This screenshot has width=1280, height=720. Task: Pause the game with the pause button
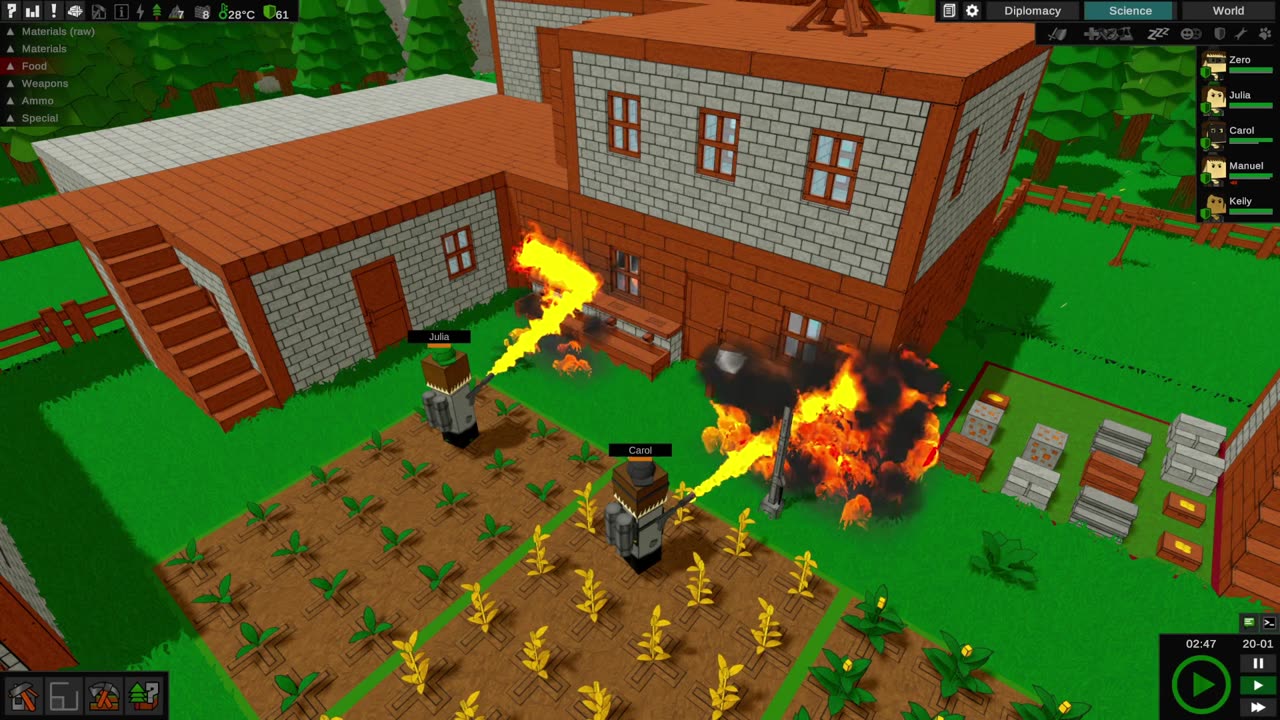point(1258,663)
